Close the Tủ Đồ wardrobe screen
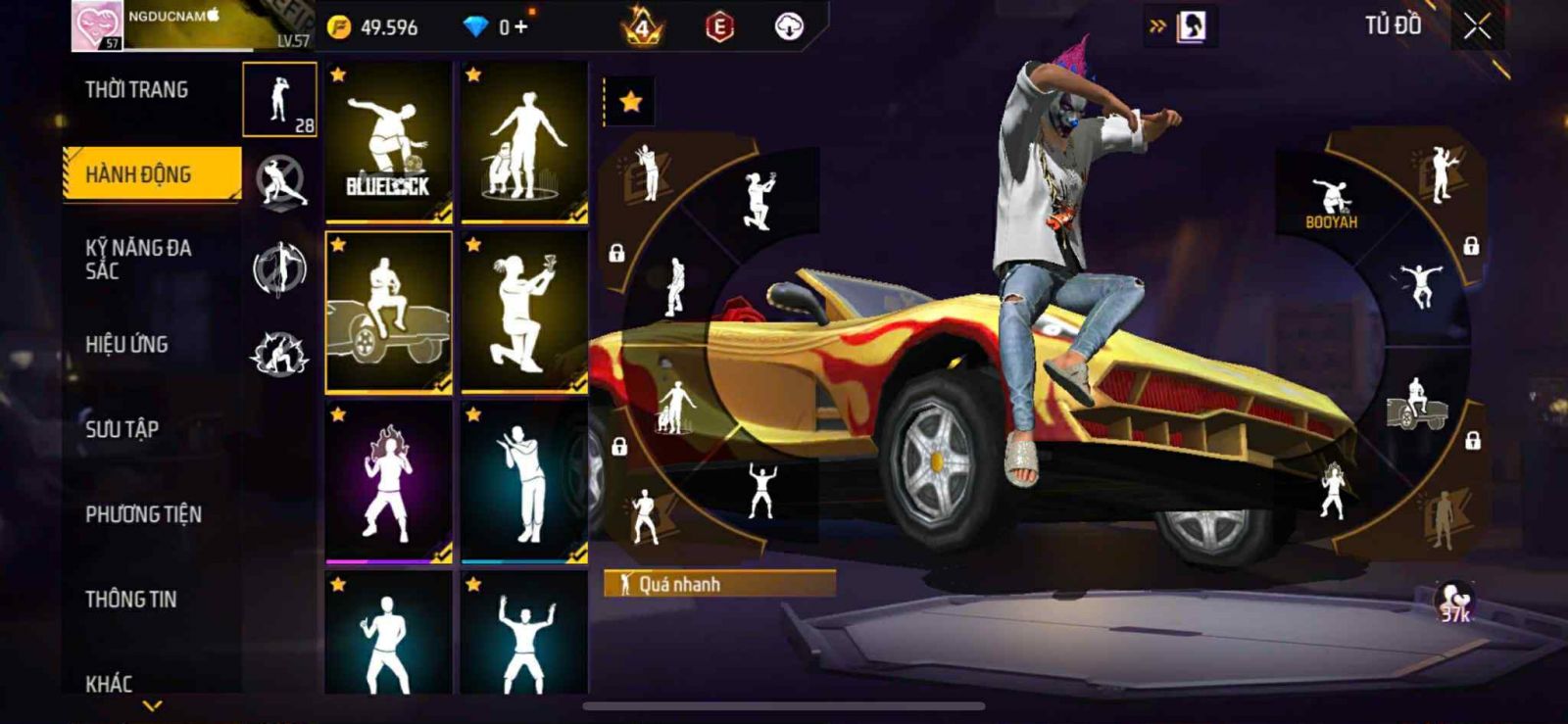Image resolution: width=1568 pixels, height=724 pixels. coord(1477,27)
